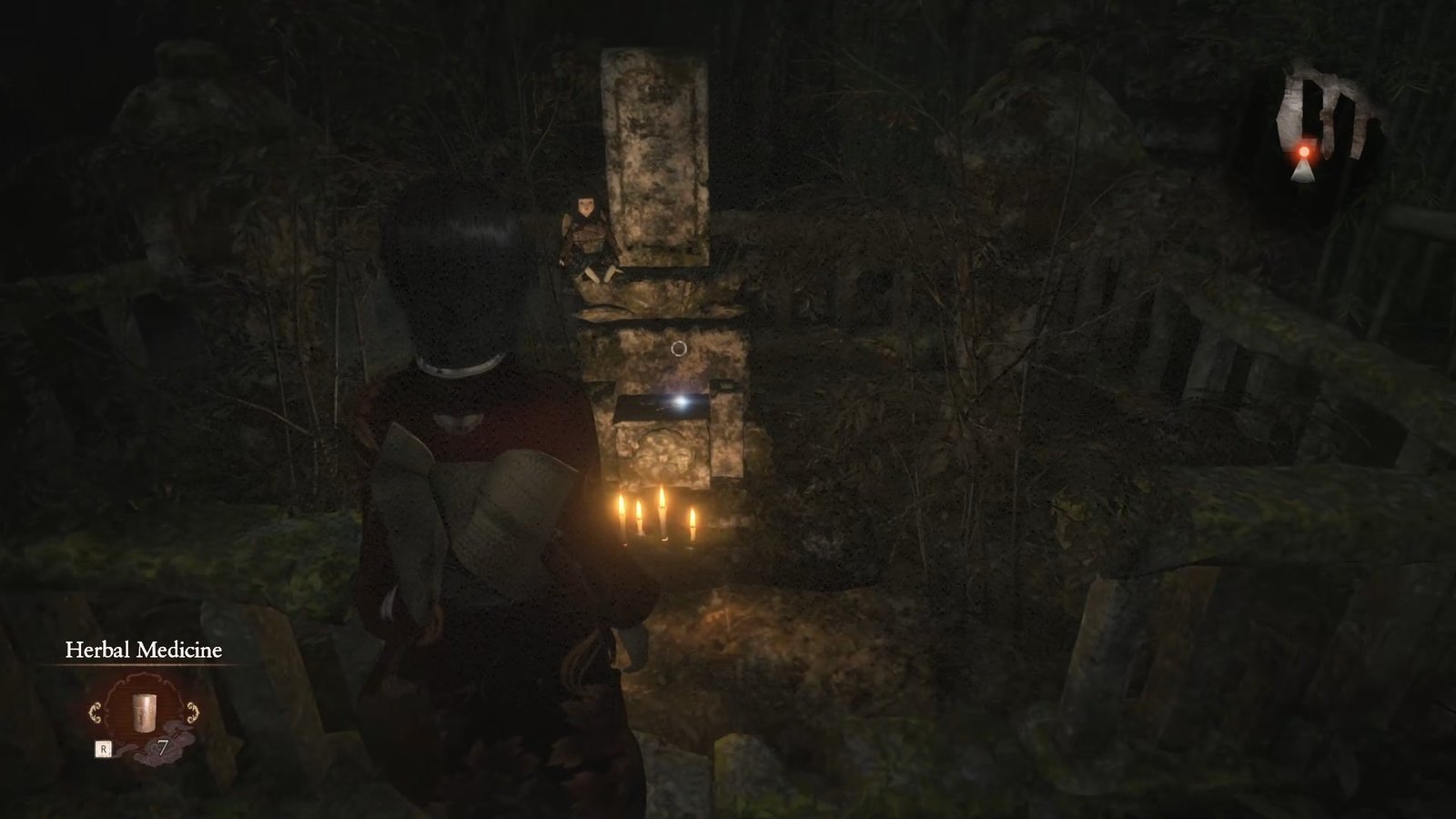This screenshot has height=819, width=1456.
Task: Click the ornate scroll flourish left of the item
Action: point(95,713)
